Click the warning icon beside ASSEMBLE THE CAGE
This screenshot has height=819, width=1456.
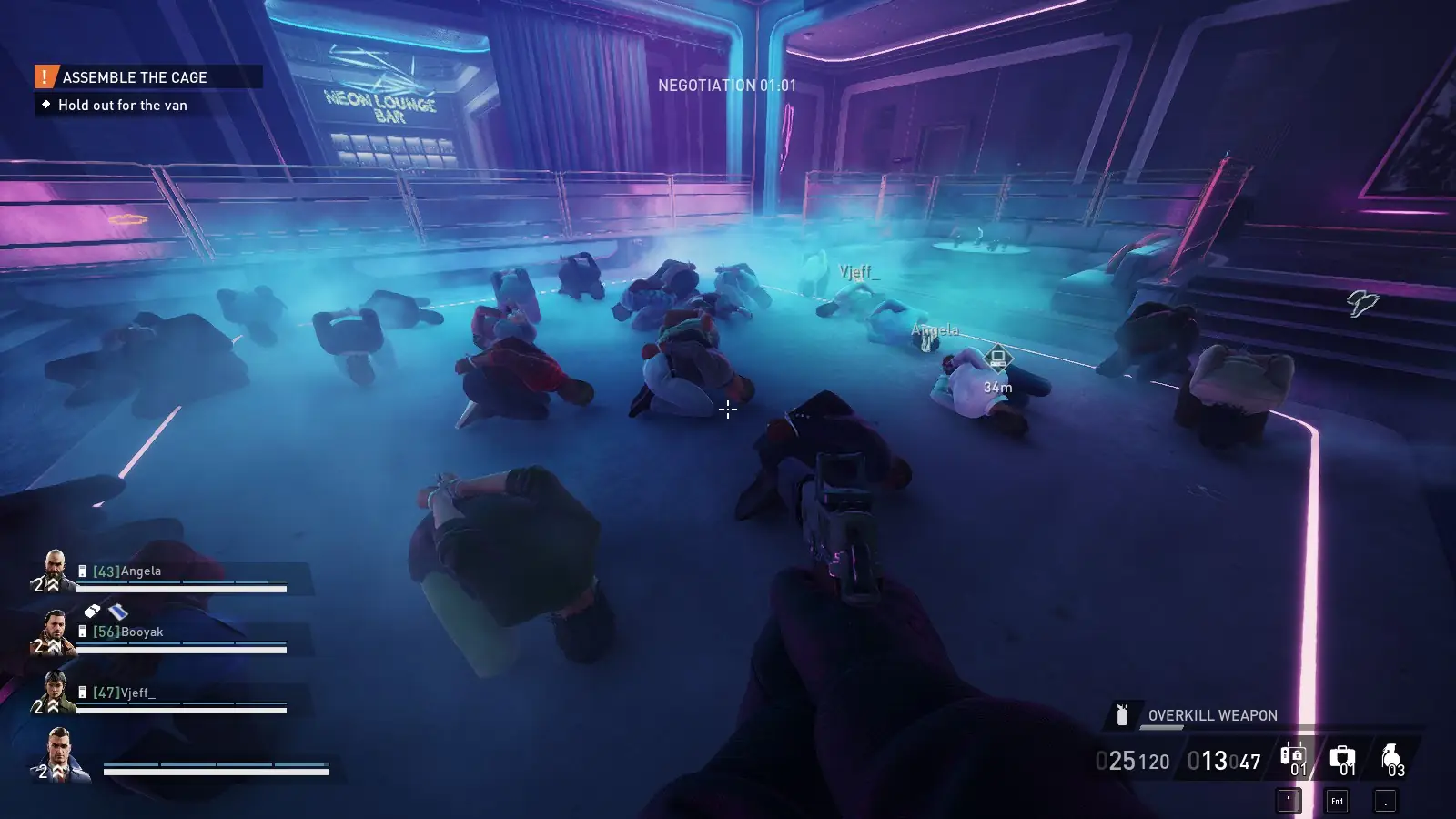coord(44,77)
